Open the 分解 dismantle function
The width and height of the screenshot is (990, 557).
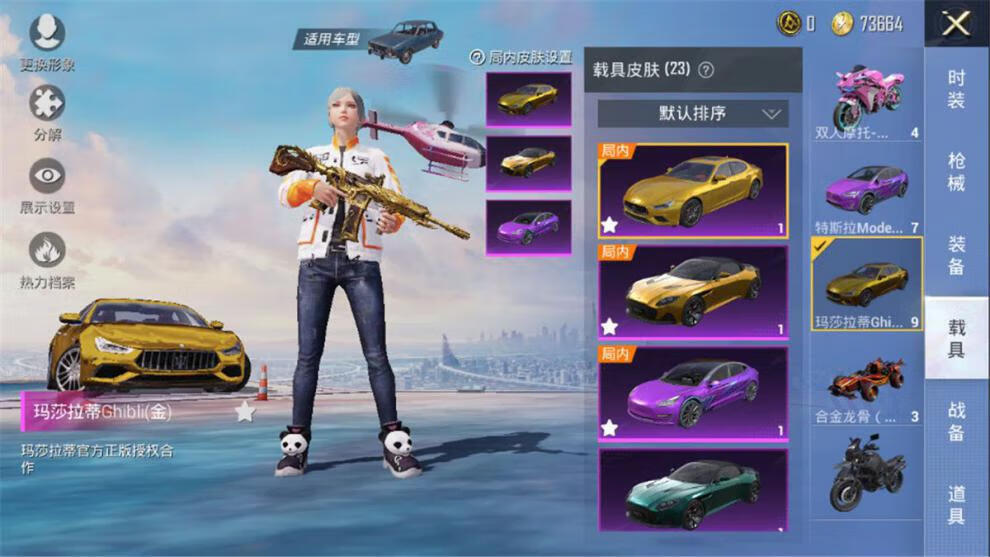pyautogui.click(x=47, y=104)
